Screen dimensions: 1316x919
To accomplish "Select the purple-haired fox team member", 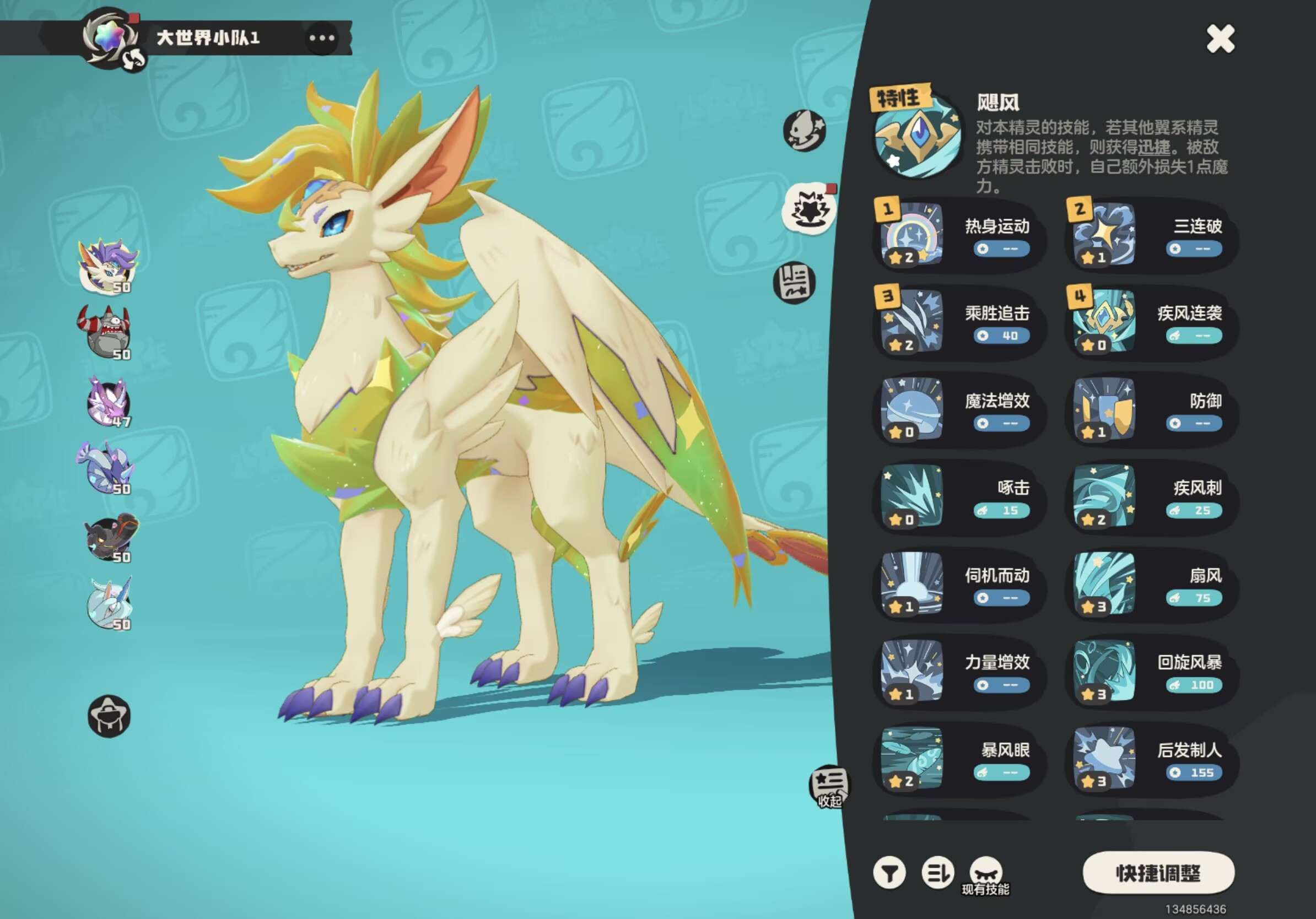I will (109, 265).
